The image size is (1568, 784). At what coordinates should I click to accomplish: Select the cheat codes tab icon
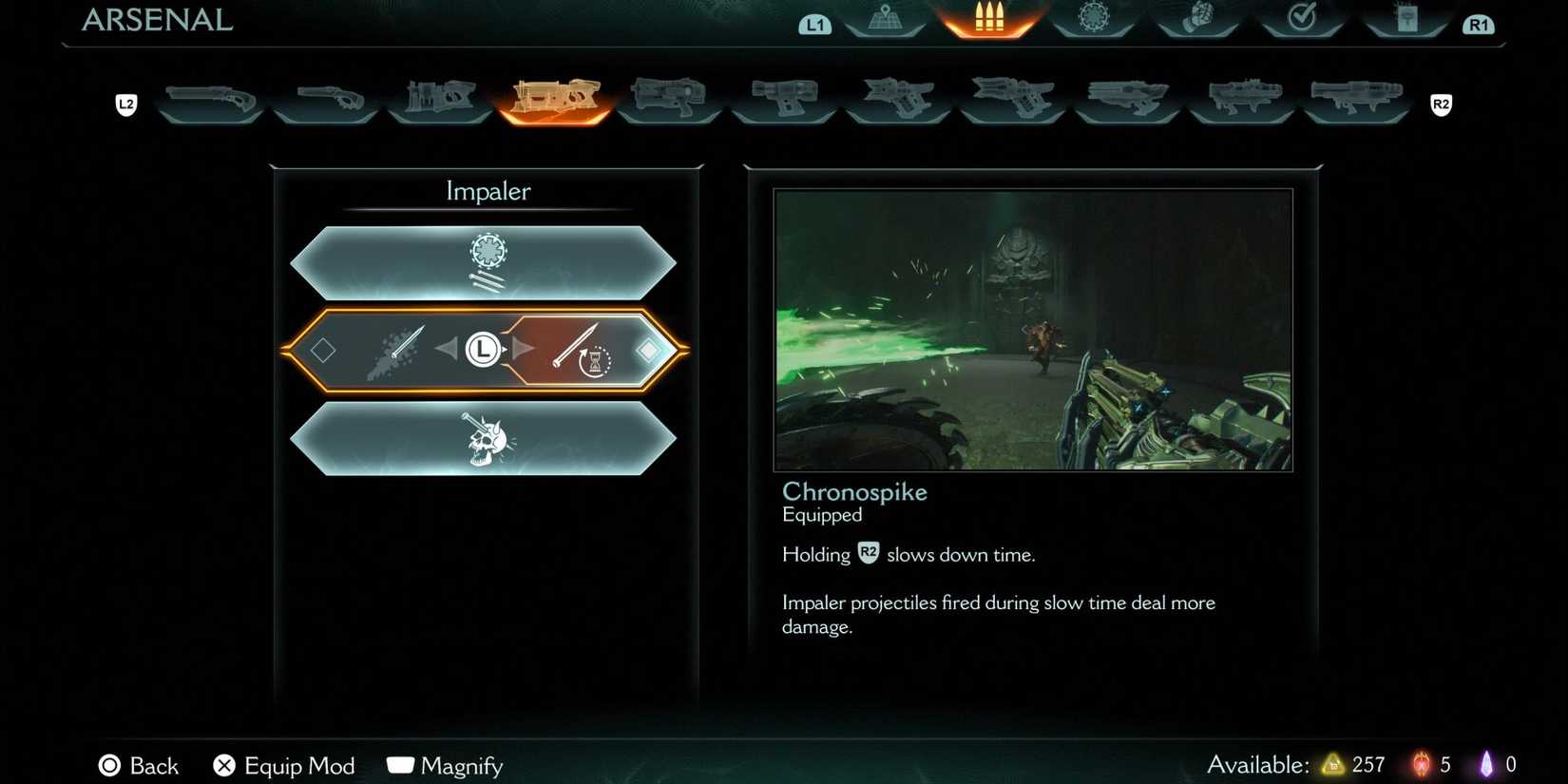coord(1406,19)
